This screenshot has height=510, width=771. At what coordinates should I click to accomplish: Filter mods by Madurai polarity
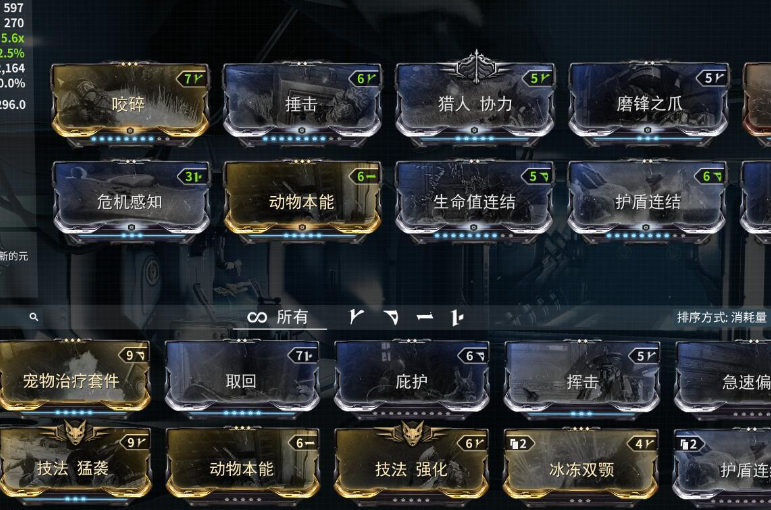358,318
